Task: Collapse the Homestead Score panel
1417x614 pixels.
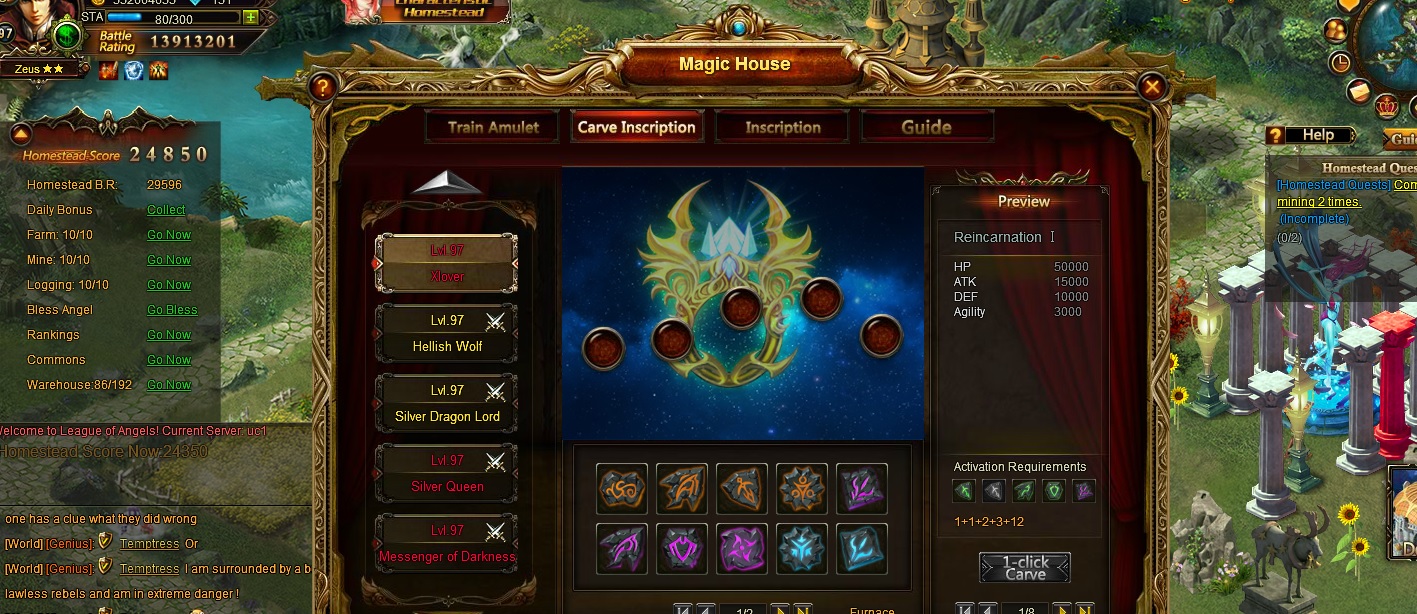Action: [21, 134]
